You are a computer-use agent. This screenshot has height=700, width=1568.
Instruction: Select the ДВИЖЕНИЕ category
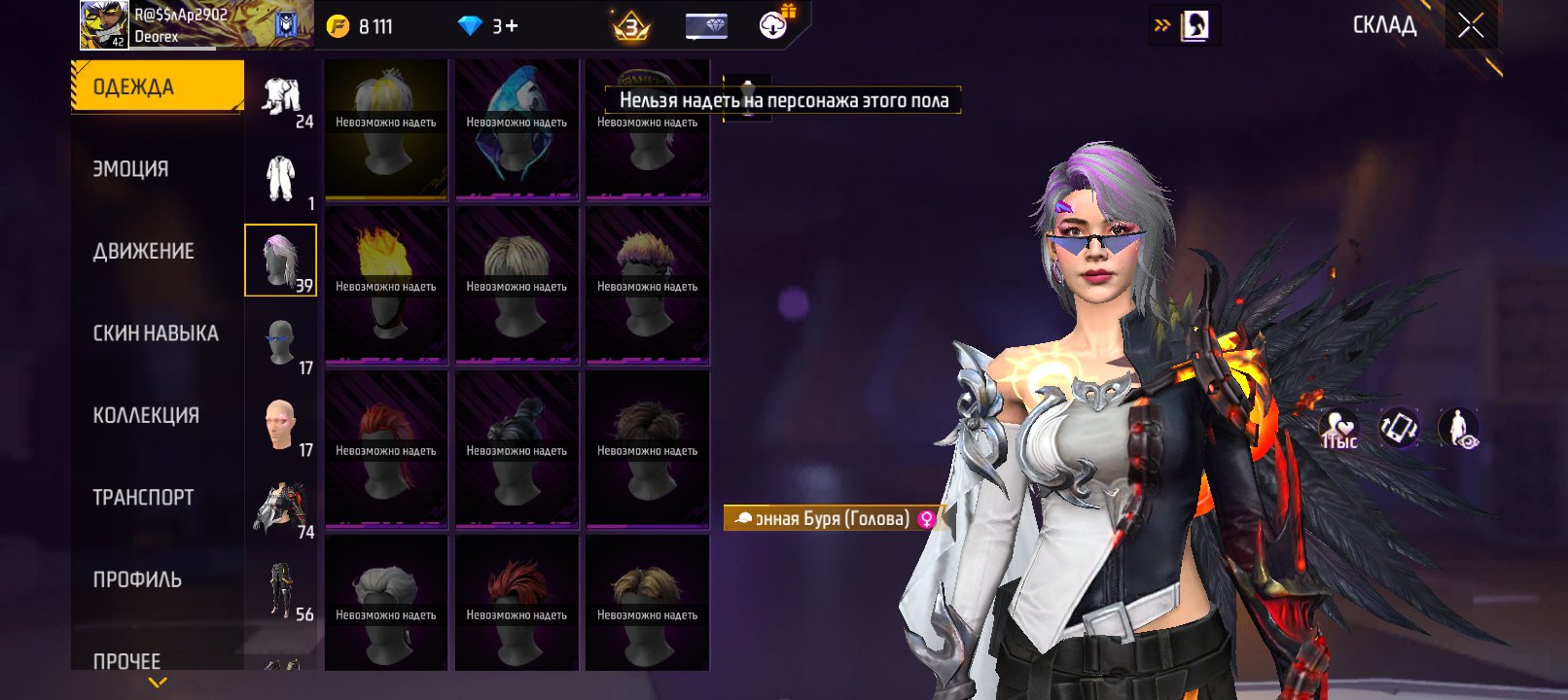tap(144, 251)
